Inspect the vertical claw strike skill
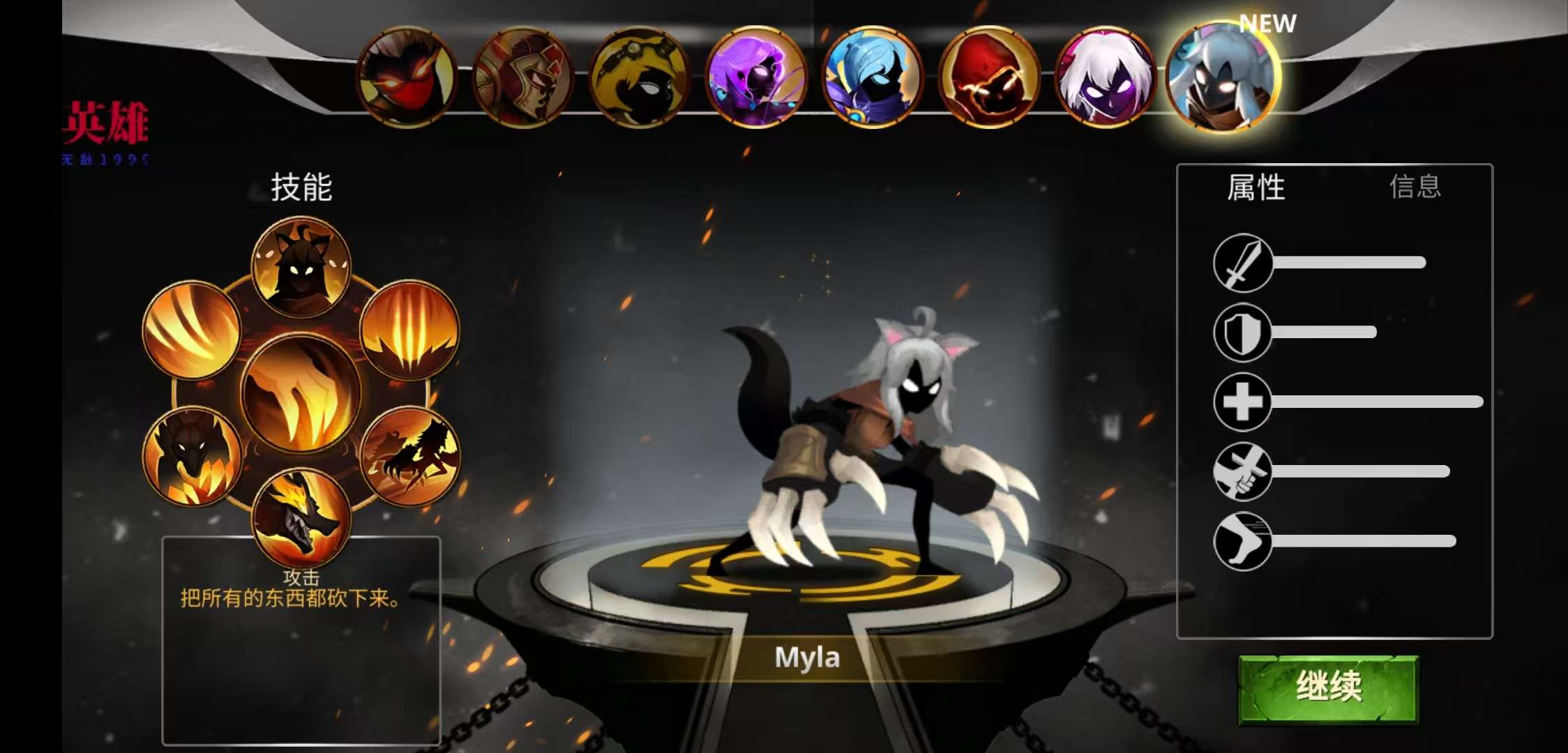Image resolution: width=1568 pixels, height=753 pixels. [x=409, y=329]
